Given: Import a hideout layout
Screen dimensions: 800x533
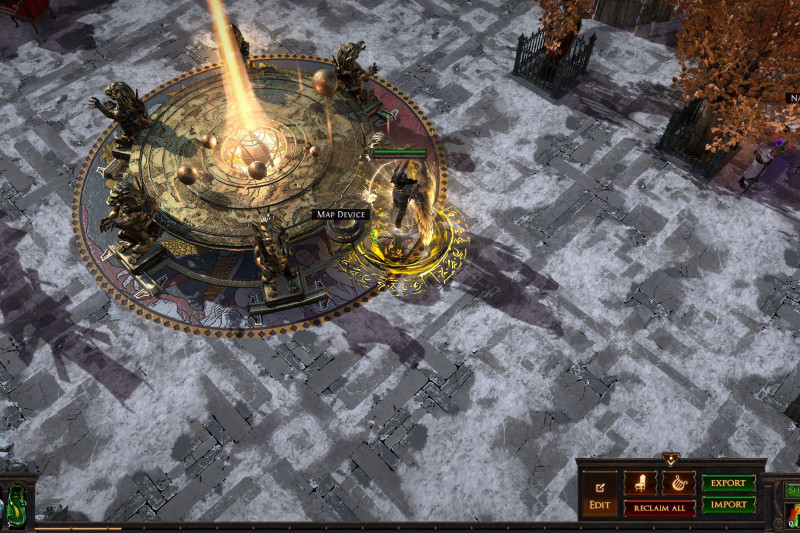Looking at the screenshot, I should tap(728, 505).
